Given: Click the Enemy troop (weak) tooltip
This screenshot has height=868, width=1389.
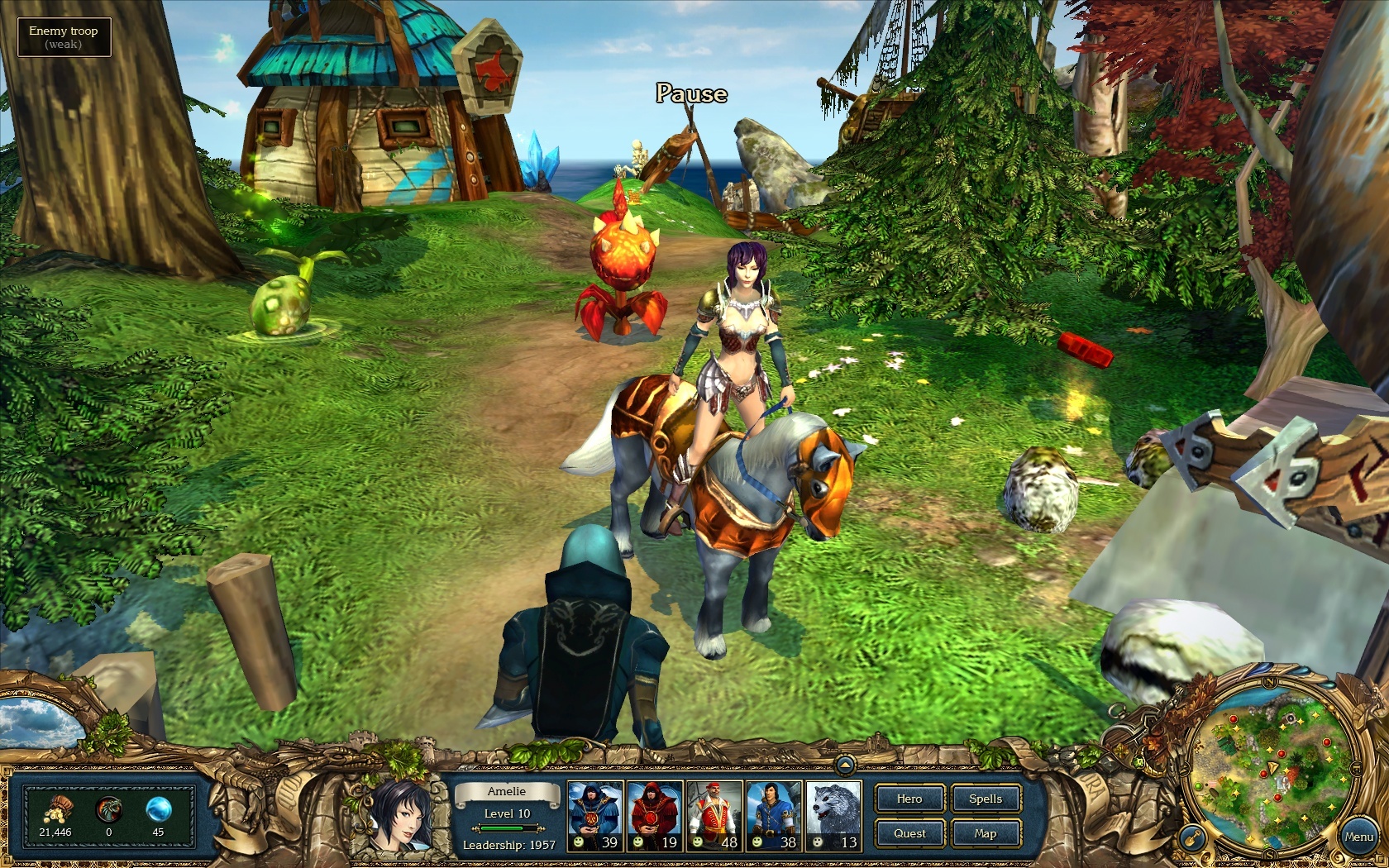Looking at the screenshot, I should tap(64, 36).
